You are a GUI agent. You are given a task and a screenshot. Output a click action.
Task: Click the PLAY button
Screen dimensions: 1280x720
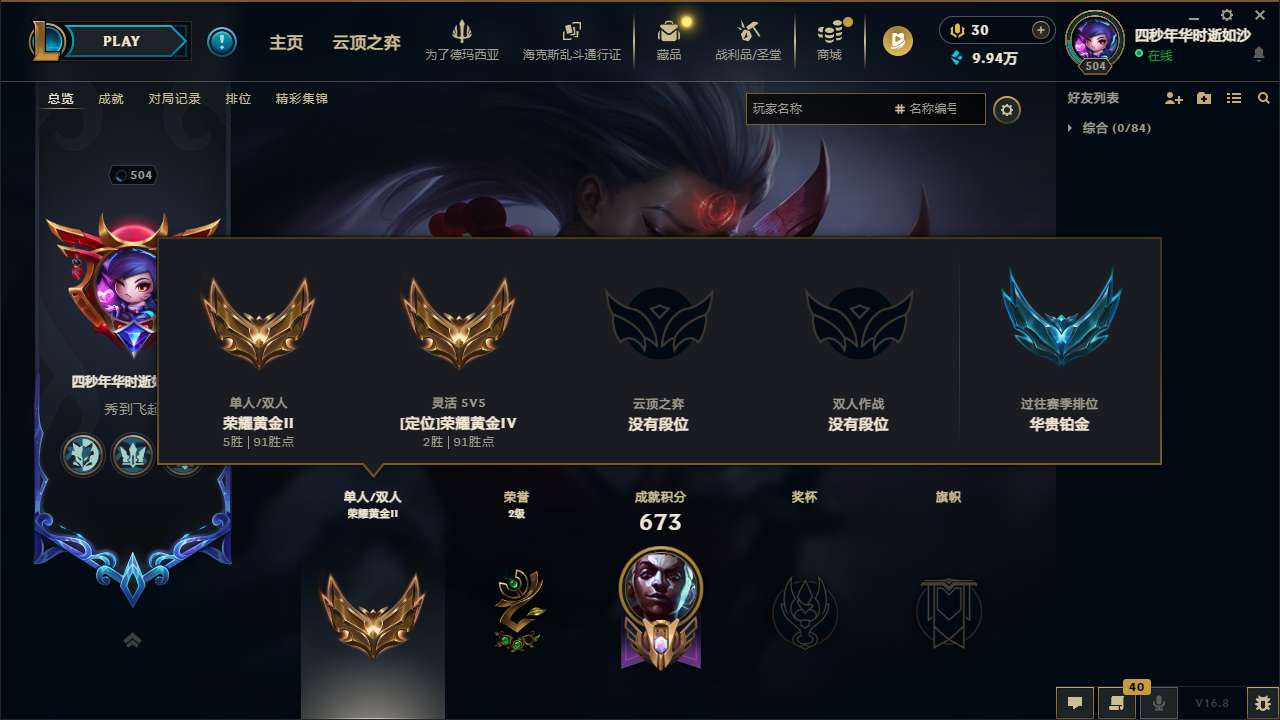(x=122, y=41)
